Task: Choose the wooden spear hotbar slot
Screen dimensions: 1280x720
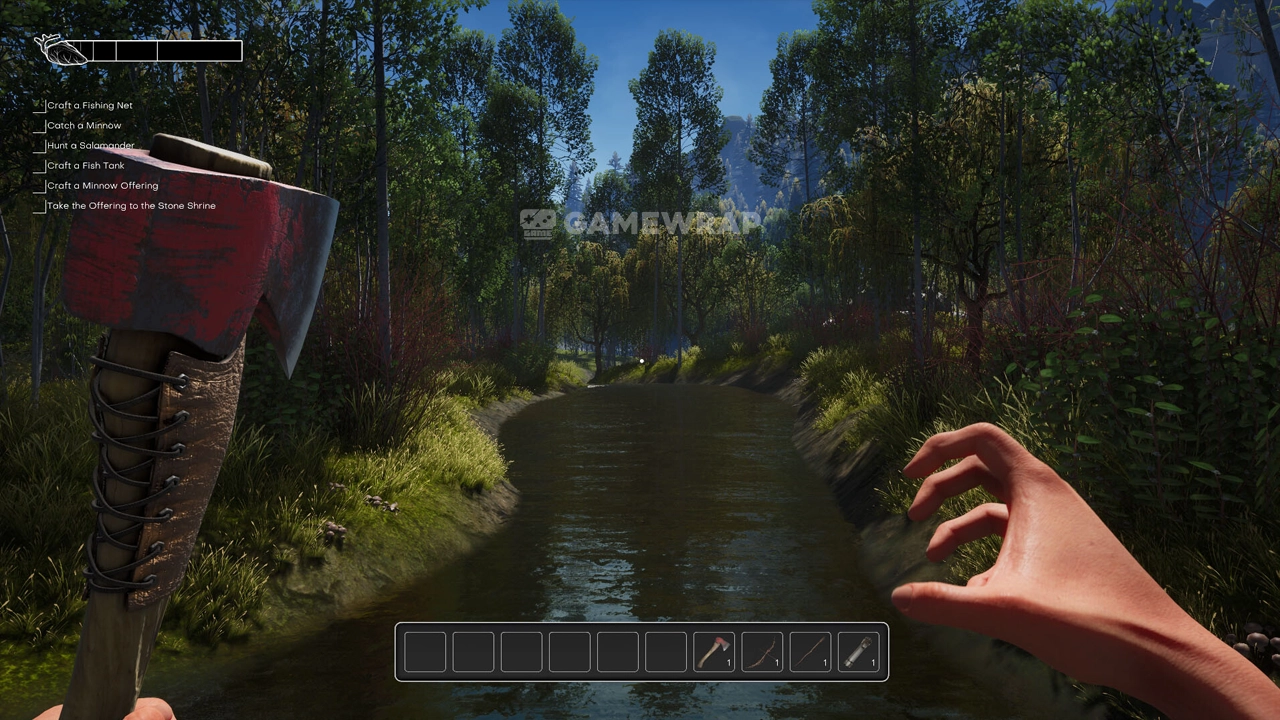Action: pyautogui.click(x=809, y=652)
